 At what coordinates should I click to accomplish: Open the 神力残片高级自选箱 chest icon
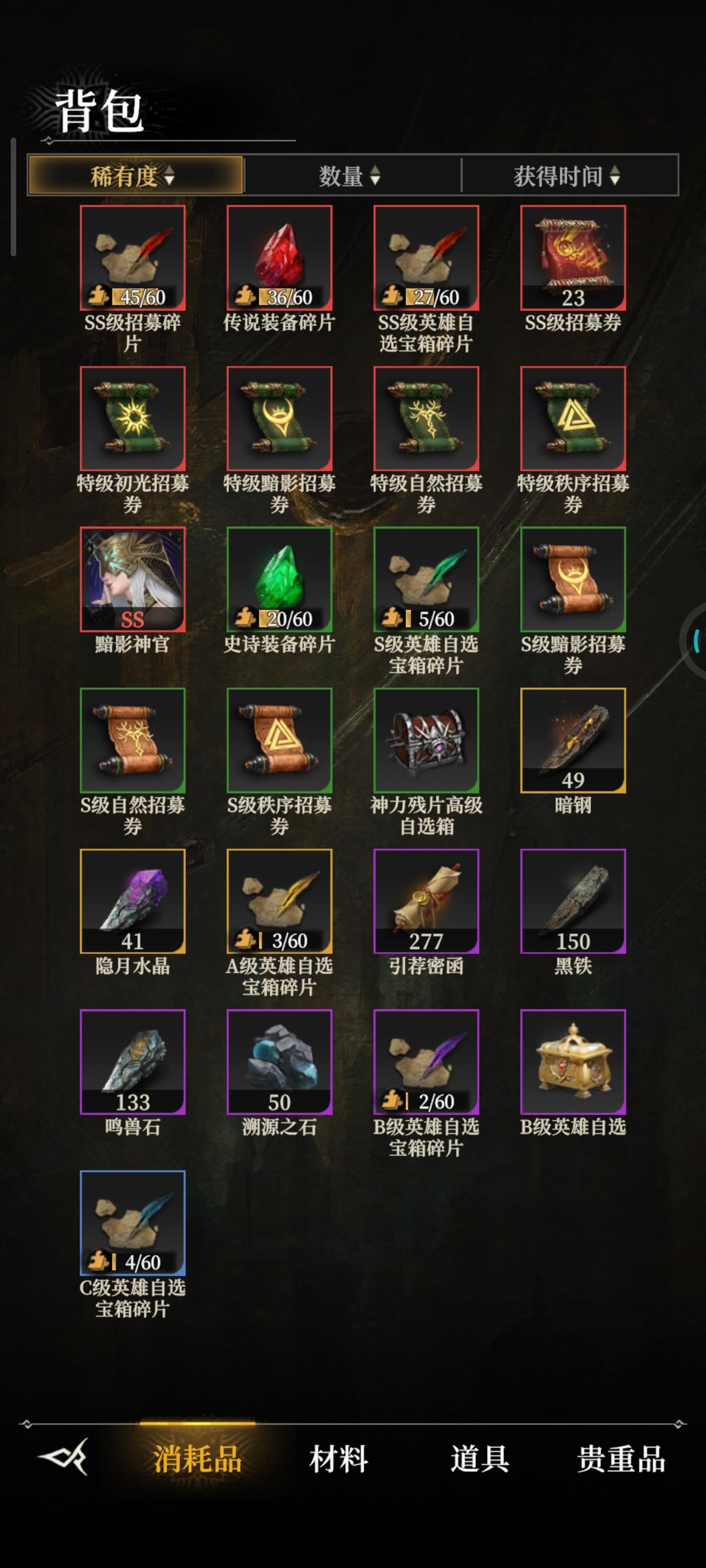[427, 738]
